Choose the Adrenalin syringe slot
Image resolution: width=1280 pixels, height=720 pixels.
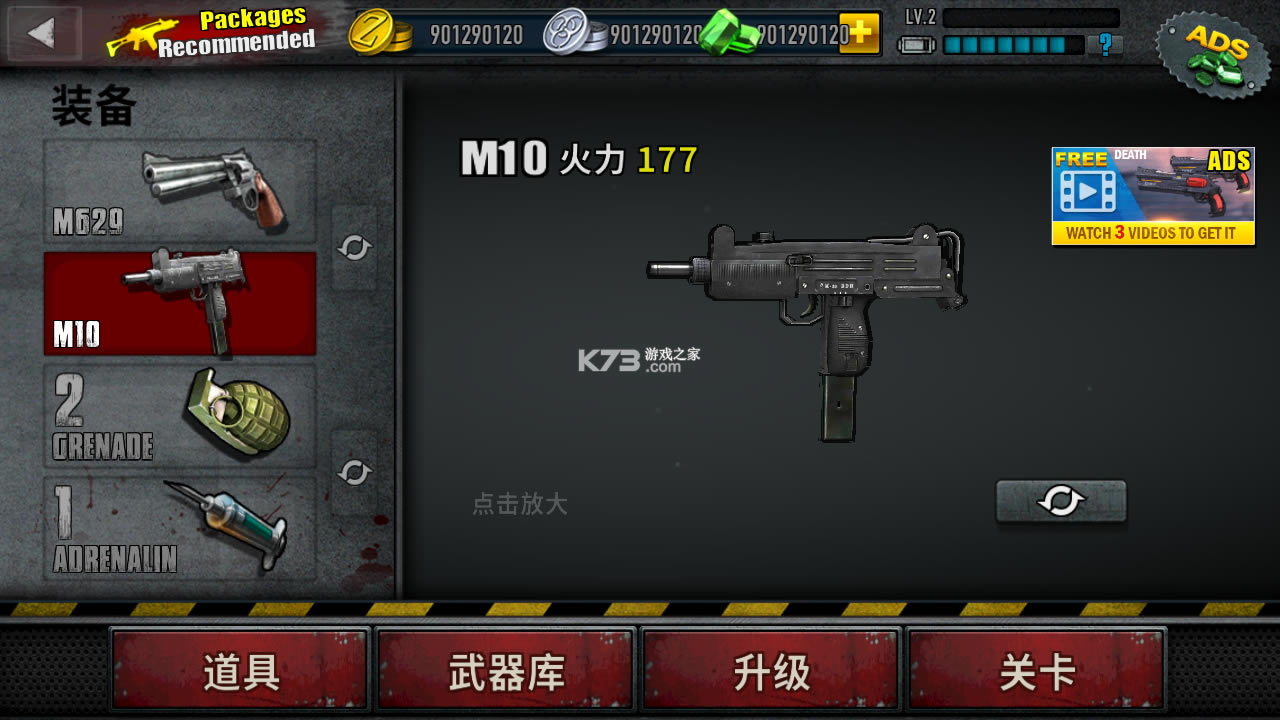click(x=180, y=527)
